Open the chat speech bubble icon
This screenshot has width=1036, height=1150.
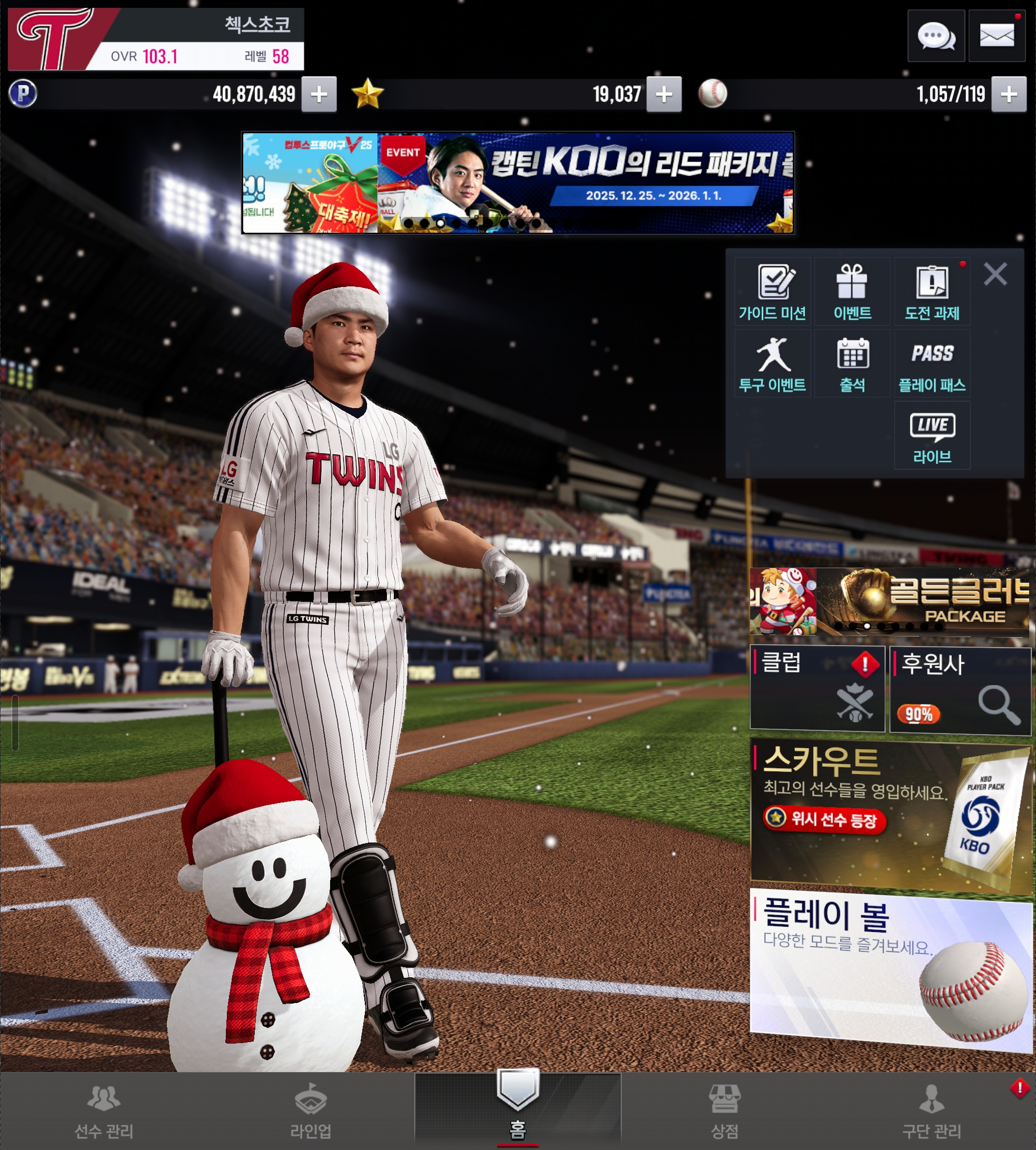pyautogui.click(x=935, y=36)
